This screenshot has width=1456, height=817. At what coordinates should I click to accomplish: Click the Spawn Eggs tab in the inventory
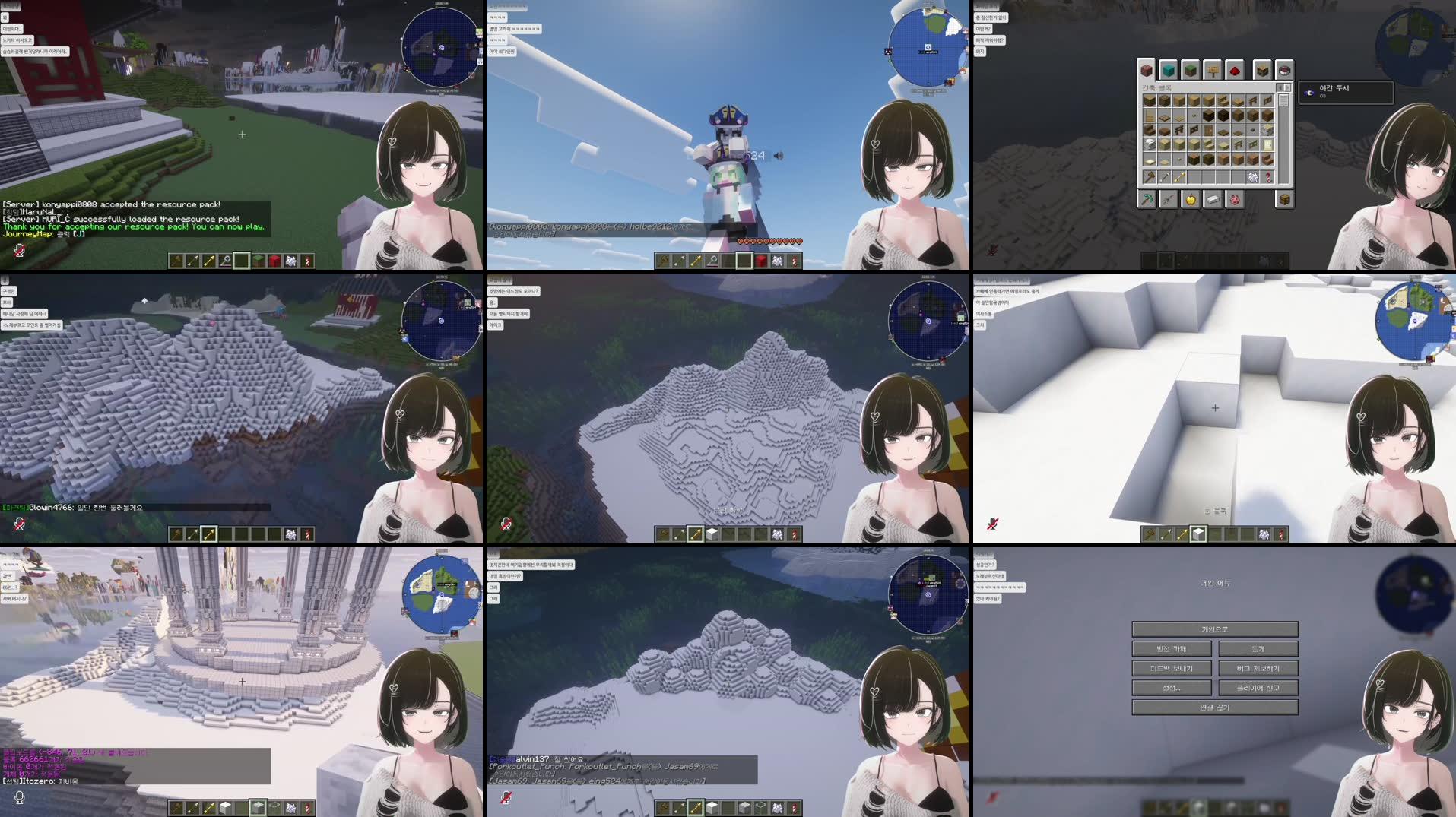[x=1236, y=200]
